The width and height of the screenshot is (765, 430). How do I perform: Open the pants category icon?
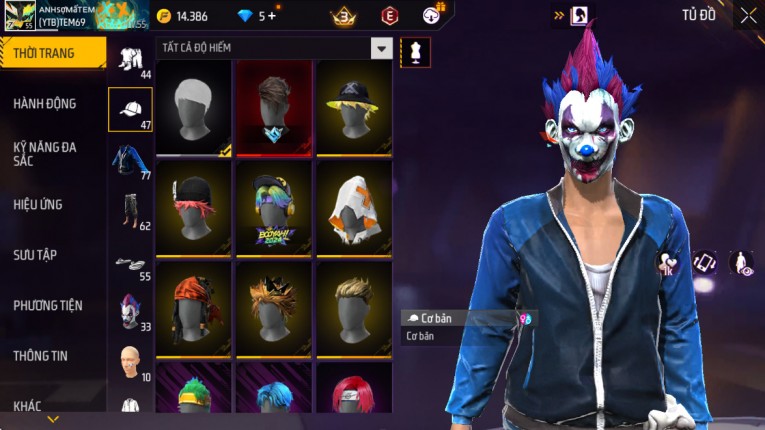(x=130, y=210)
